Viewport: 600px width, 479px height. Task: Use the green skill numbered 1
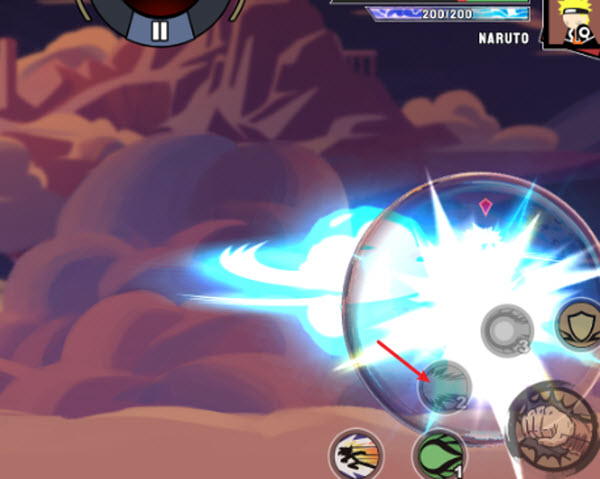point(440,455)
